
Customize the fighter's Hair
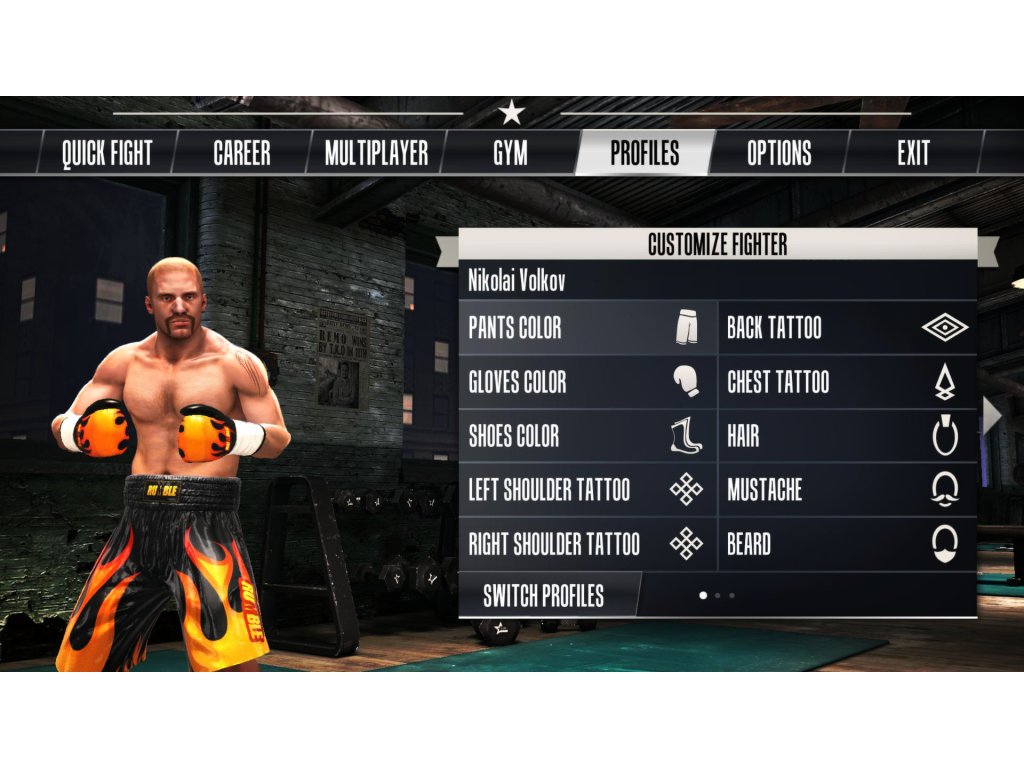(847, 436)
